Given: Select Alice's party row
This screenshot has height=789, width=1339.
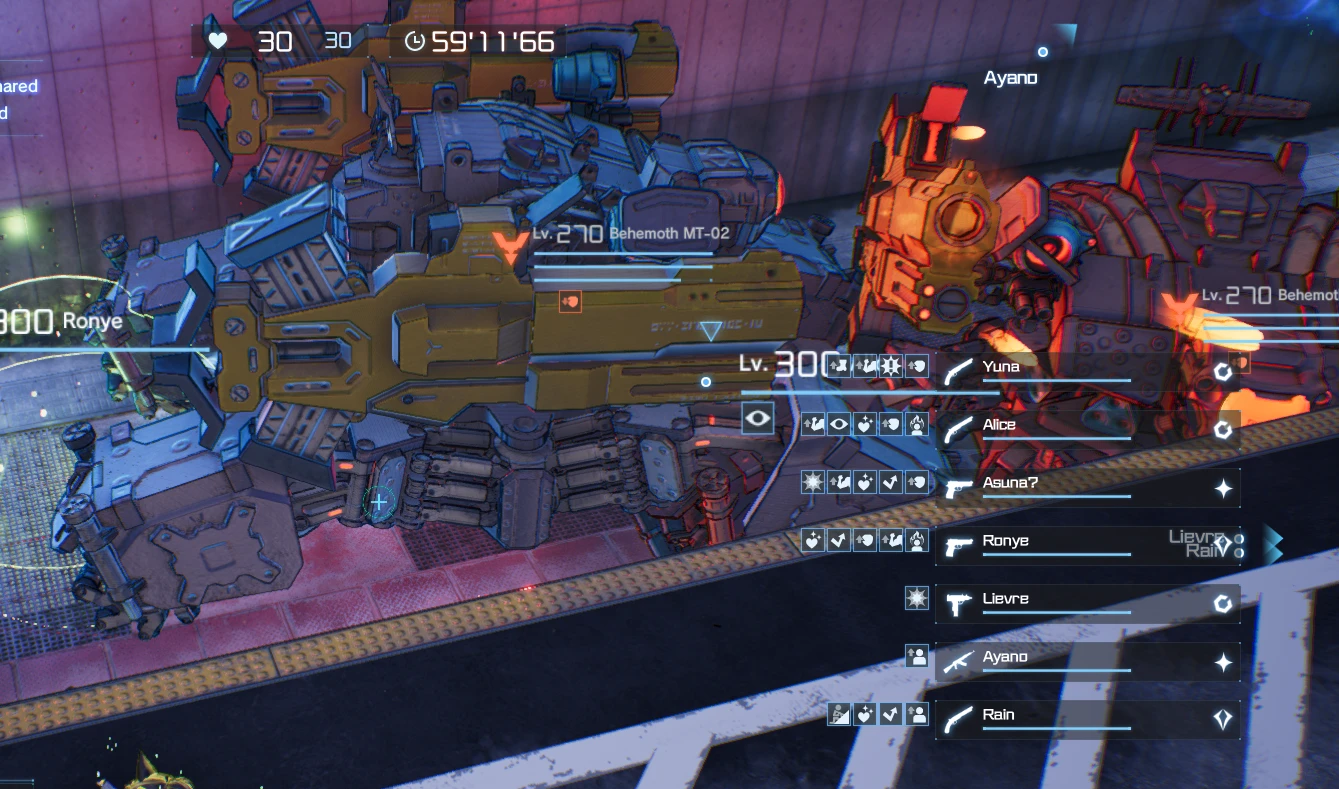Looking at the screenshot, I should point(1086,430).
